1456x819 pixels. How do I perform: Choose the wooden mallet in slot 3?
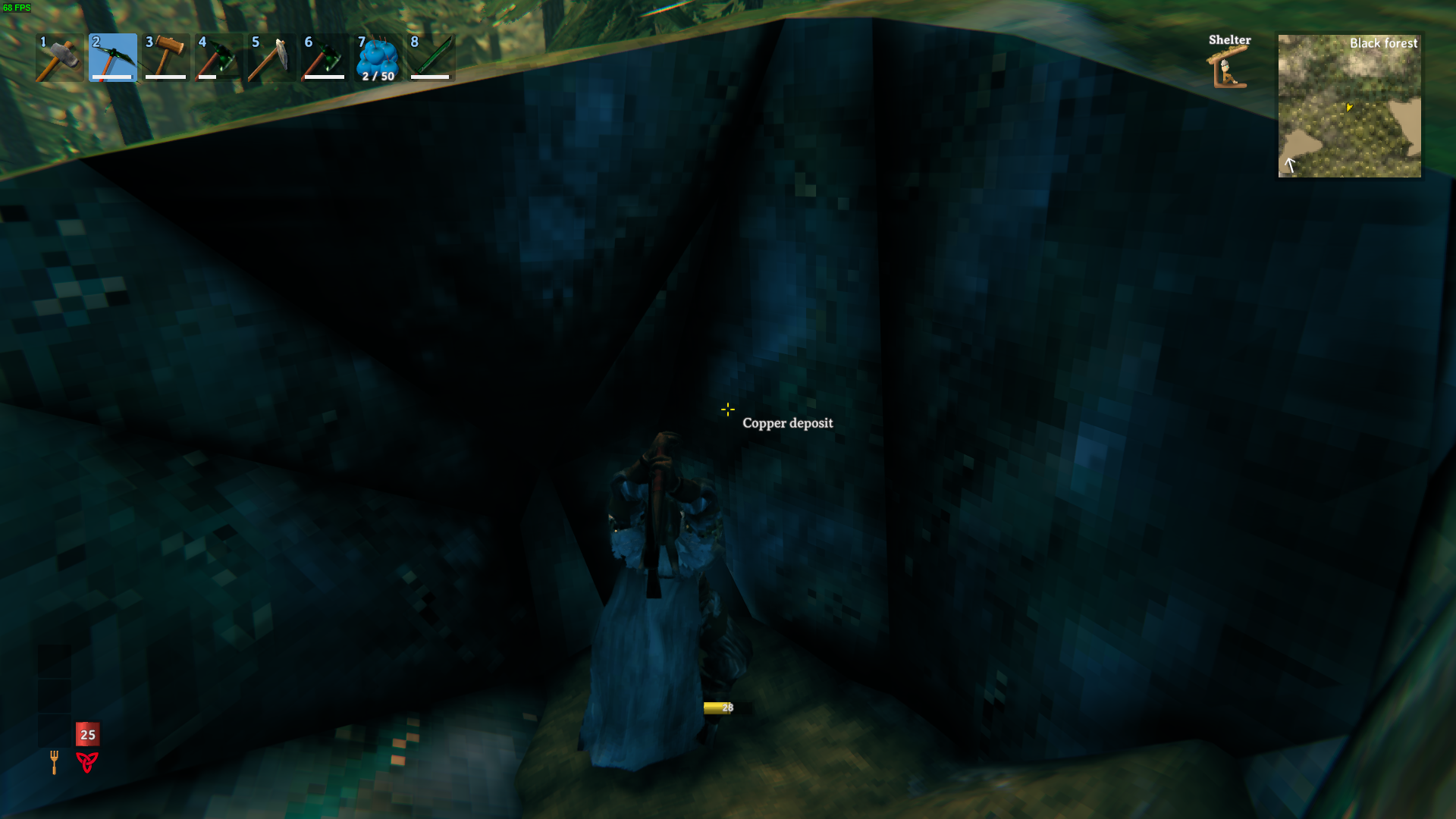(x=166, y=58)
